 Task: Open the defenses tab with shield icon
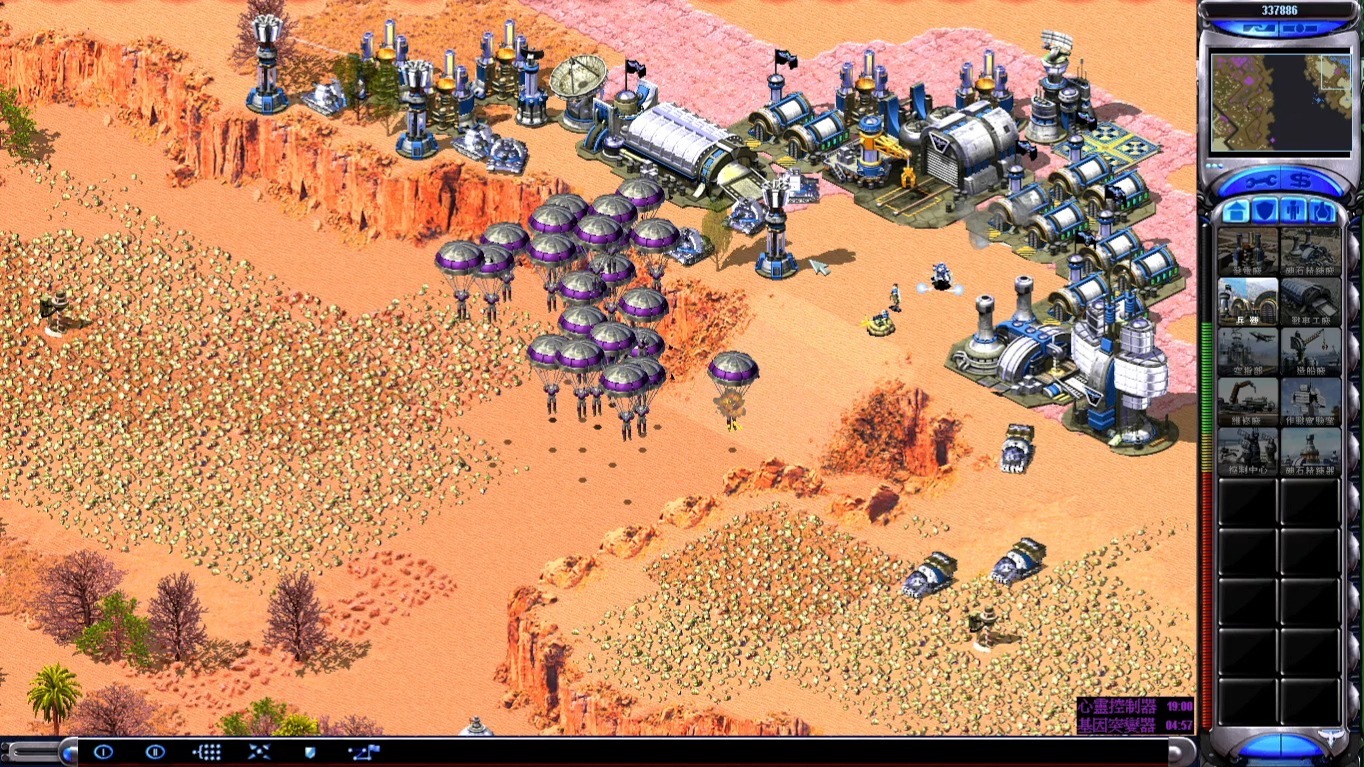coord(1265,211)
